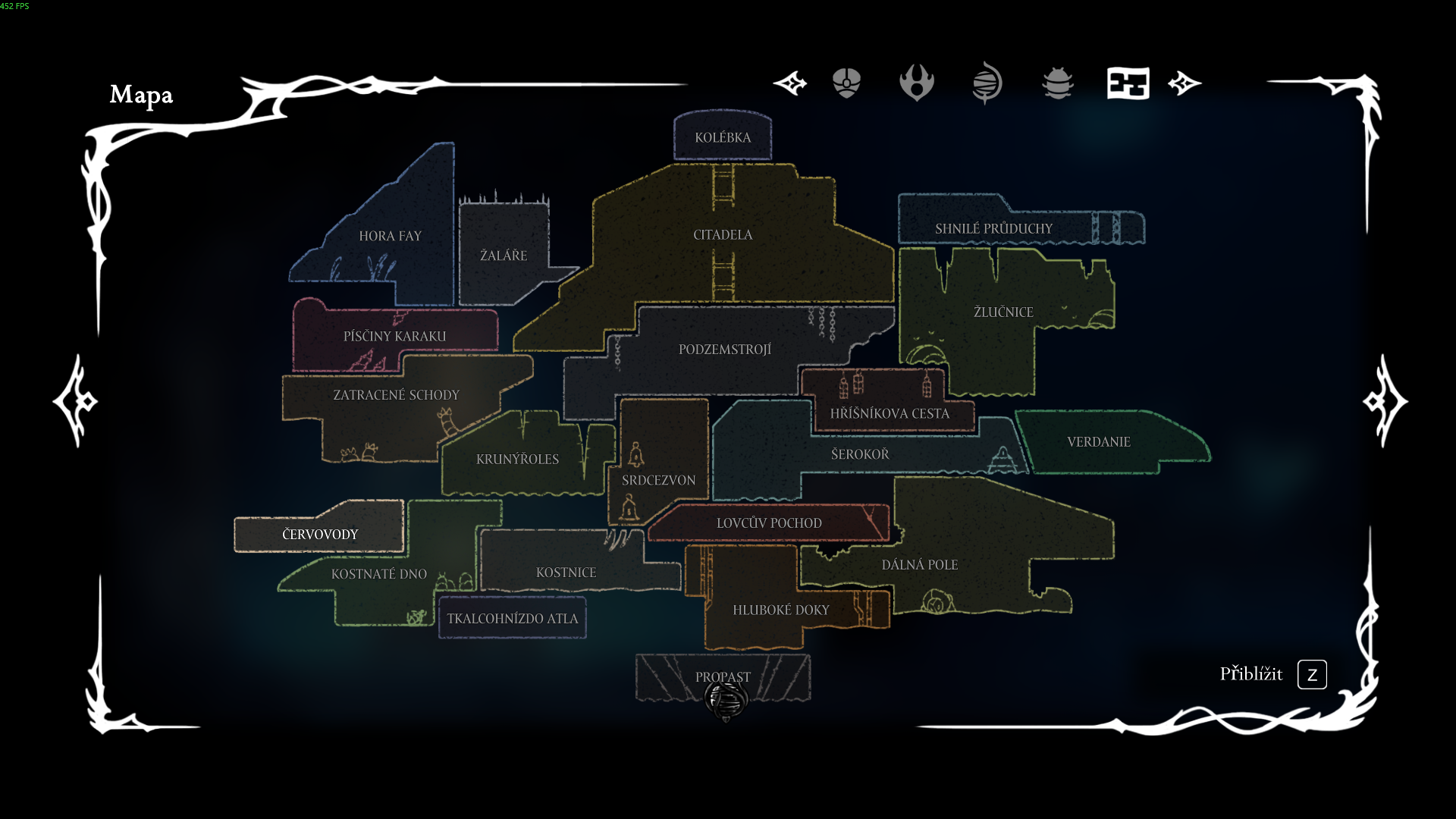The image size is (1456, 819).
Task: Select the Citadela region on the map
Action: (723, 235)
